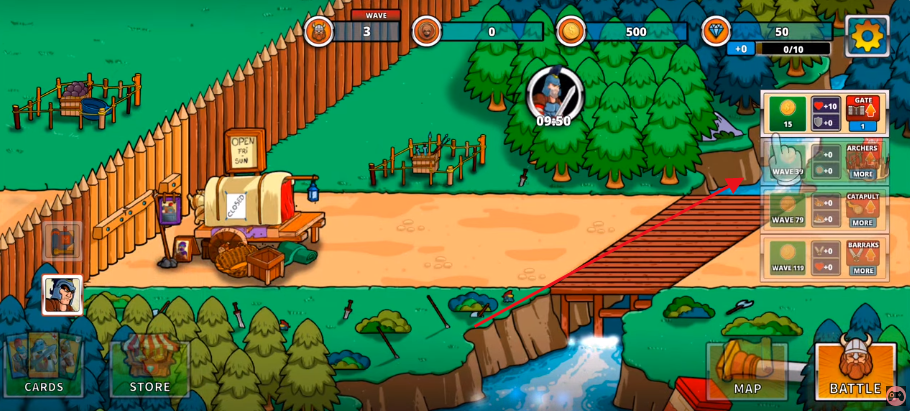910x411 pixels.
Task: Open the Map screen
Action: pyautogui.click(x=747, y=370)
